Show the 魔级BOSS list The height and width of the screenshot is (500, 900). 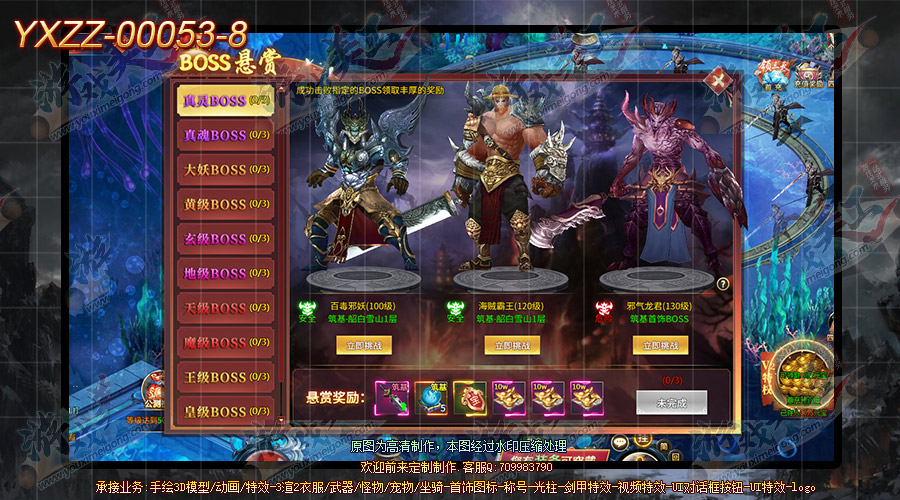click(x=225, y=342)
